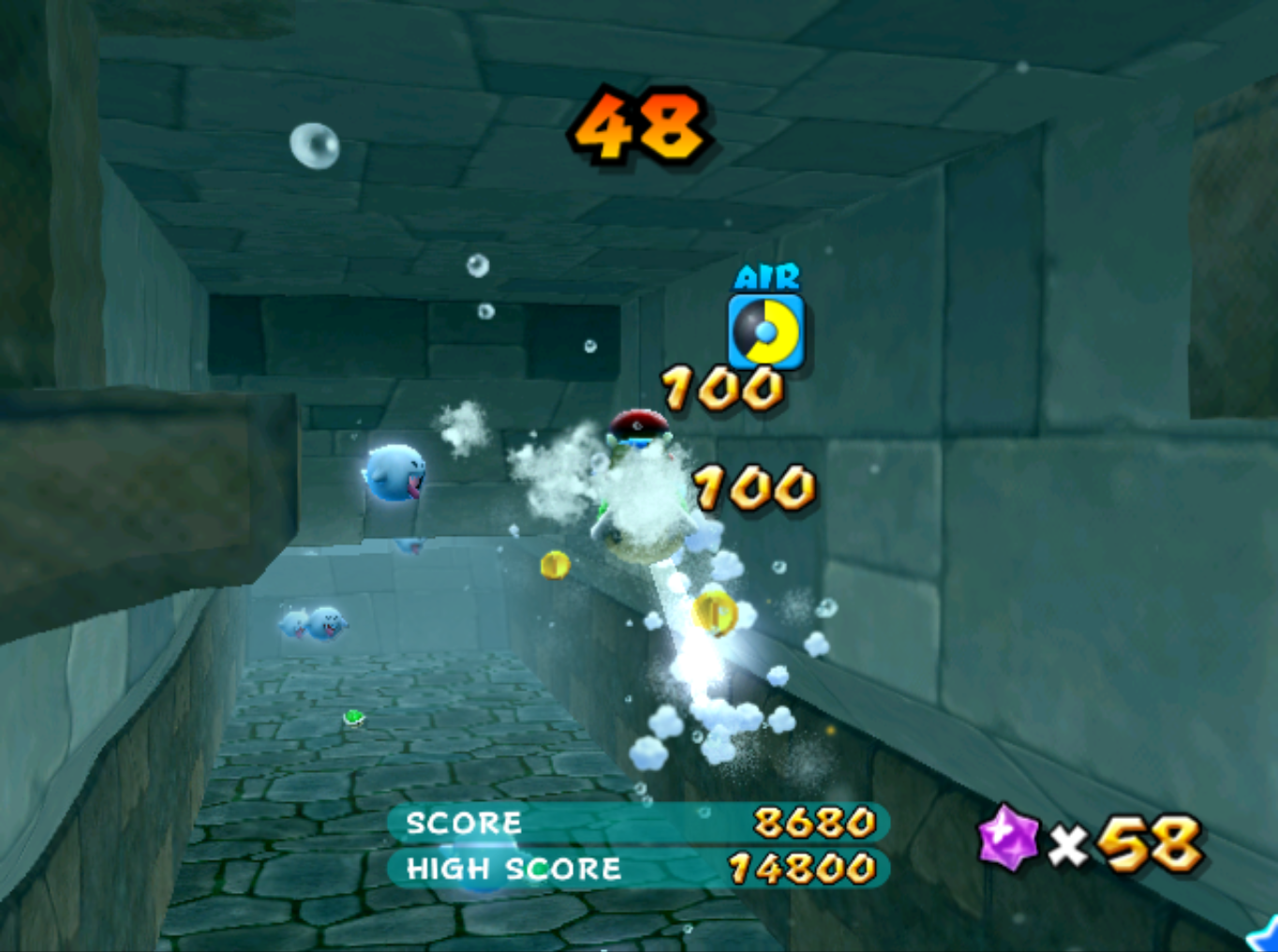Screen dimensions: 1278x952
Task: Expand the pair of Boos on the left wall
Action: tap(314, 621)
